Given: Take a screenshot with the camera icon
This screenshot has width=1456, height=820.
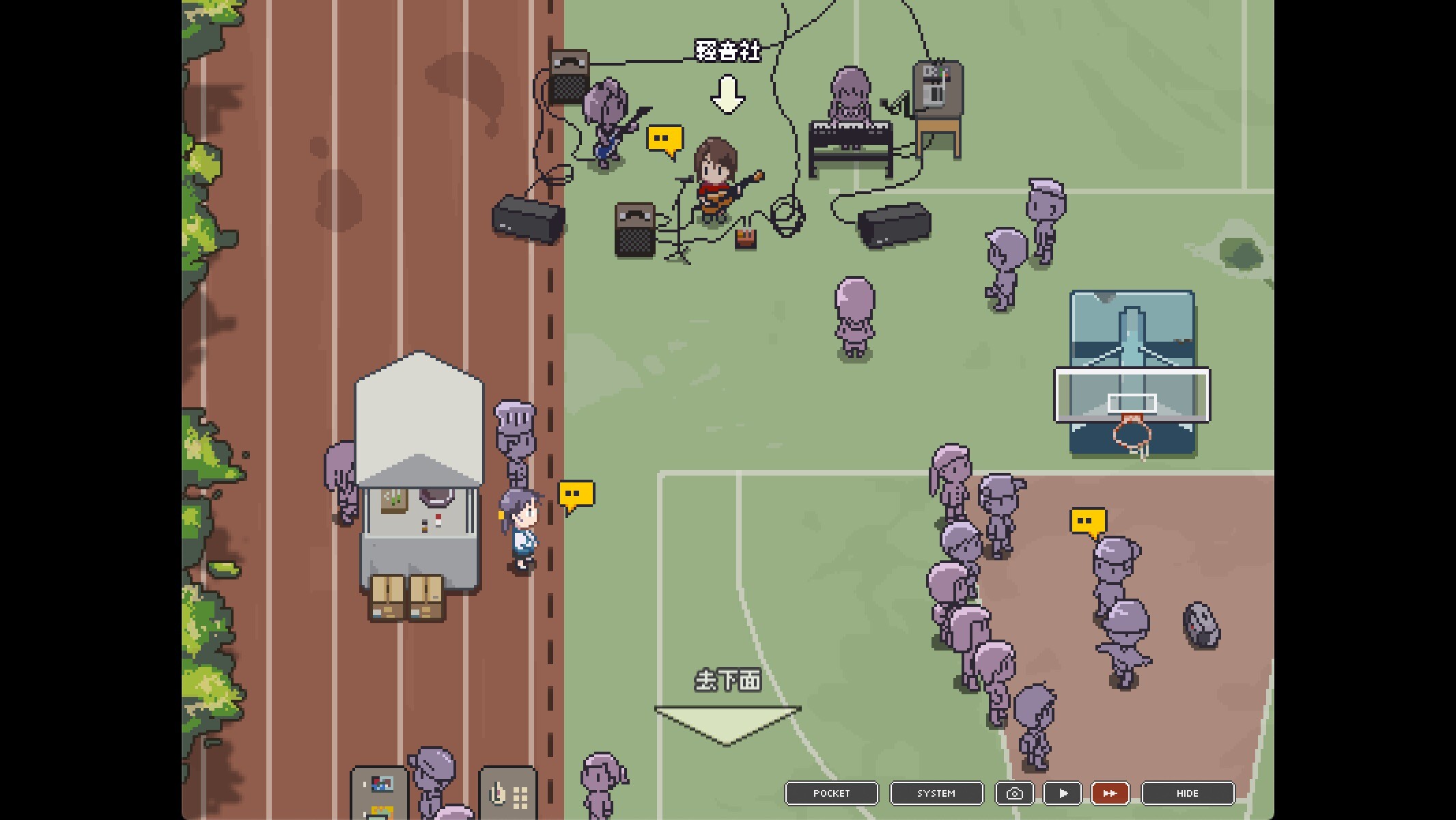Looking at the screenshot, I should click(x=1015, y=793).
